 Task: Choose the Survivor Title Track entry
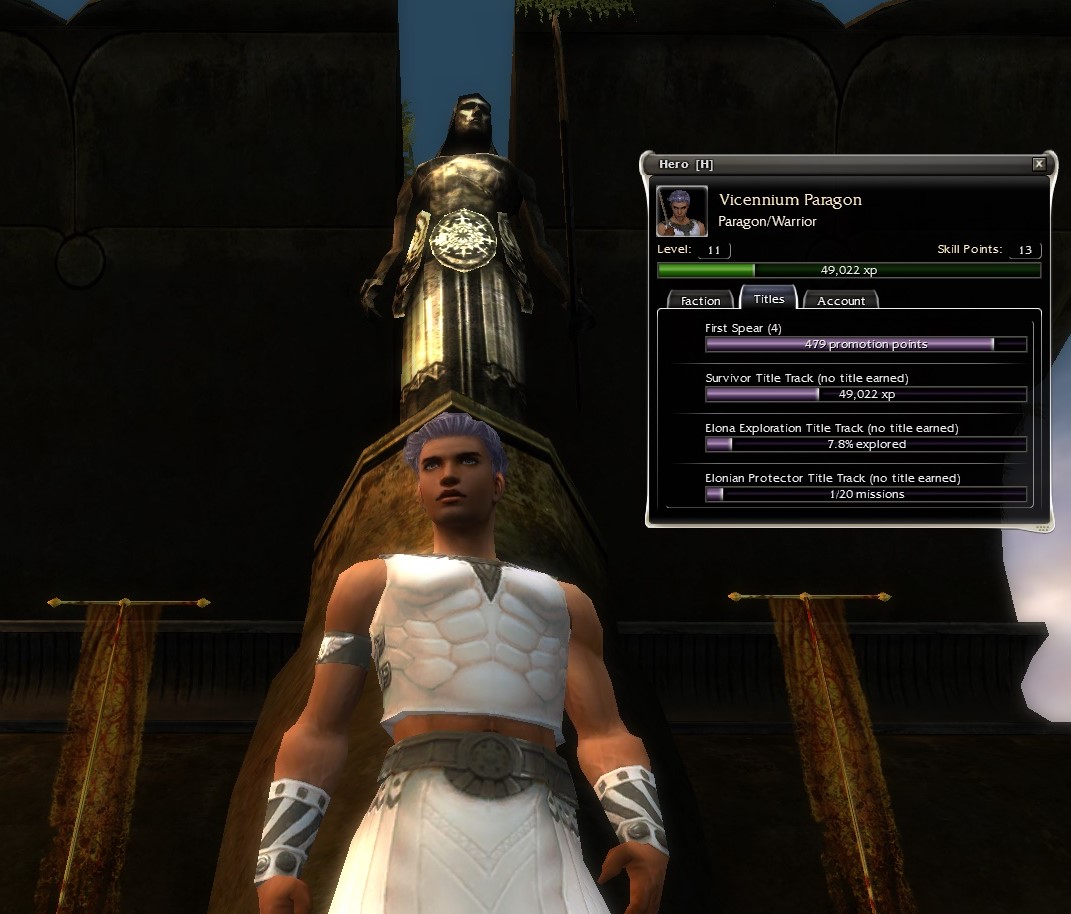click(x=865, y=387)
